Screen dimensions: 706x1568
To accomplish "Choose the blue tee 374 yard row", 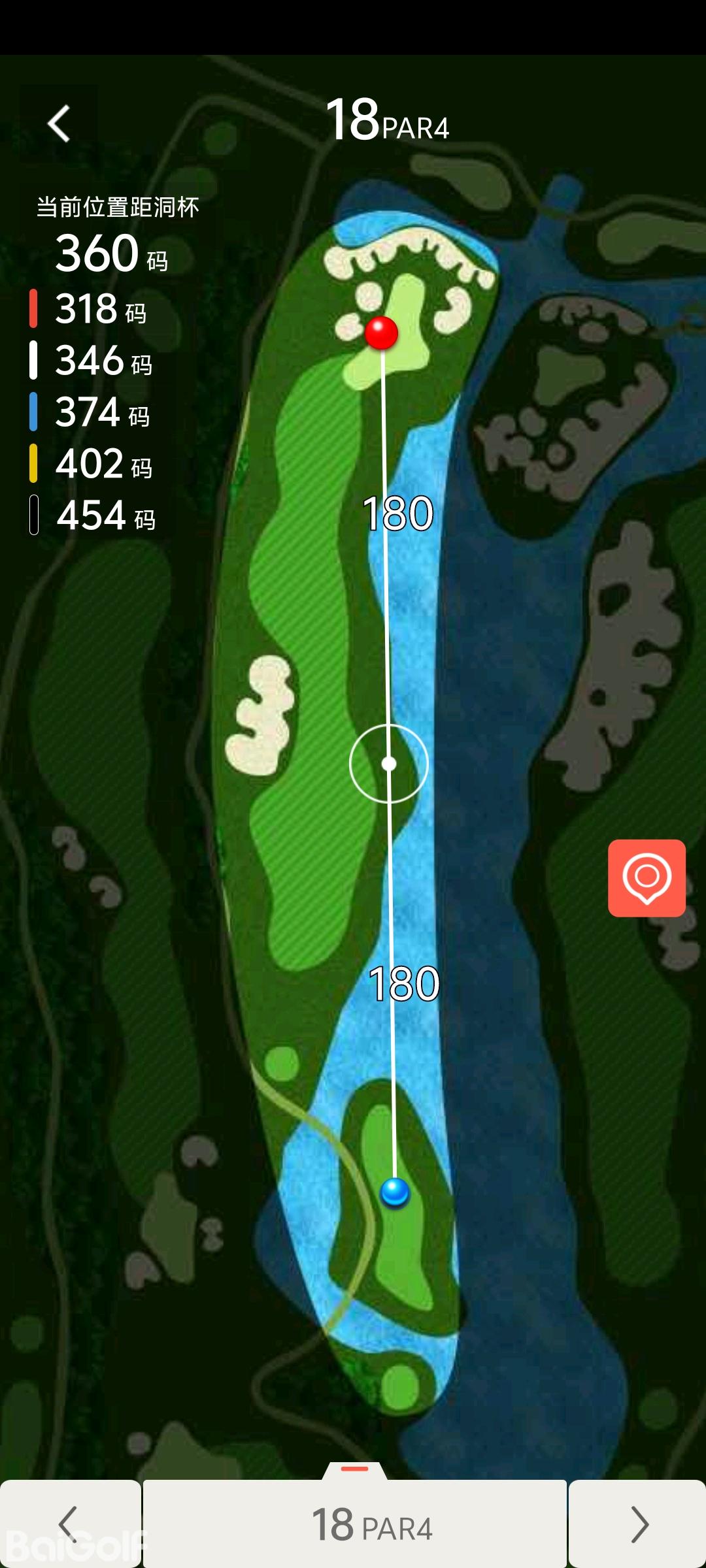I will tap(92, 412).
